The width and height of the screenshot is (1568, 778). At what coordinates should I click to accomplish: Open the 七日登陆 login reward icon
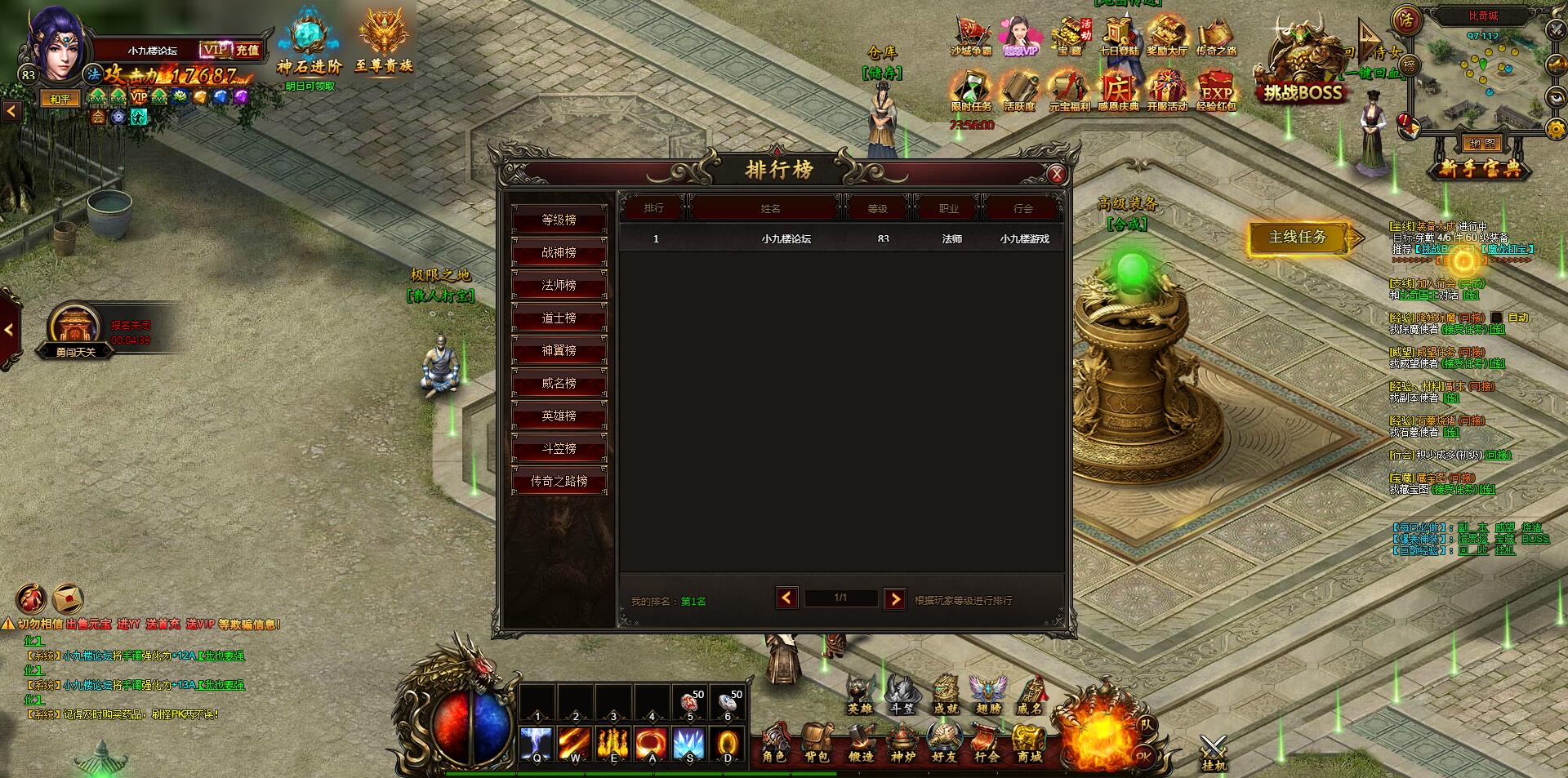1118,37
